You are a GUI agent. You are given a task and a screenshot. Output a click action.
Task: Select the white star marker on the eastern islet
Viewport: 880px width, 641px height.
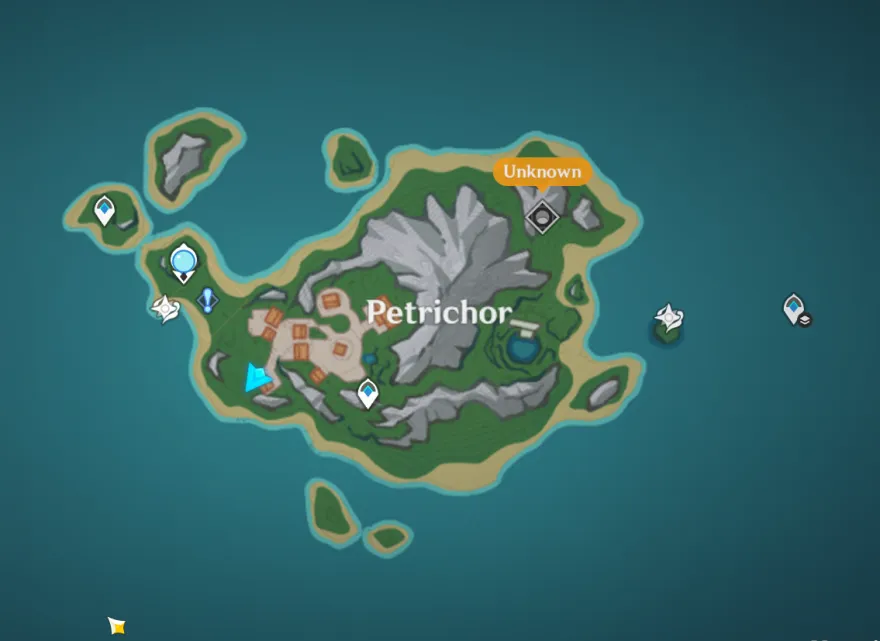point(668,319)
